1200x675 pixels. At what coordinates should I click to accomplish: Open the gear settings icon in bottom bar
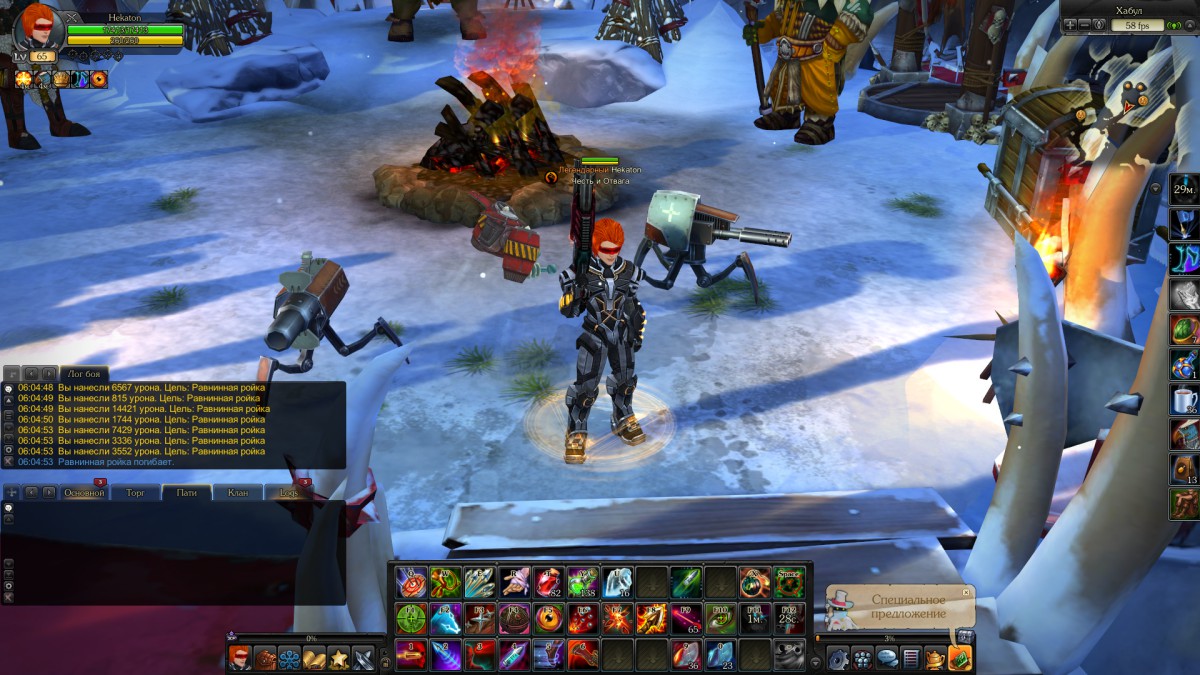click(838, 658)
